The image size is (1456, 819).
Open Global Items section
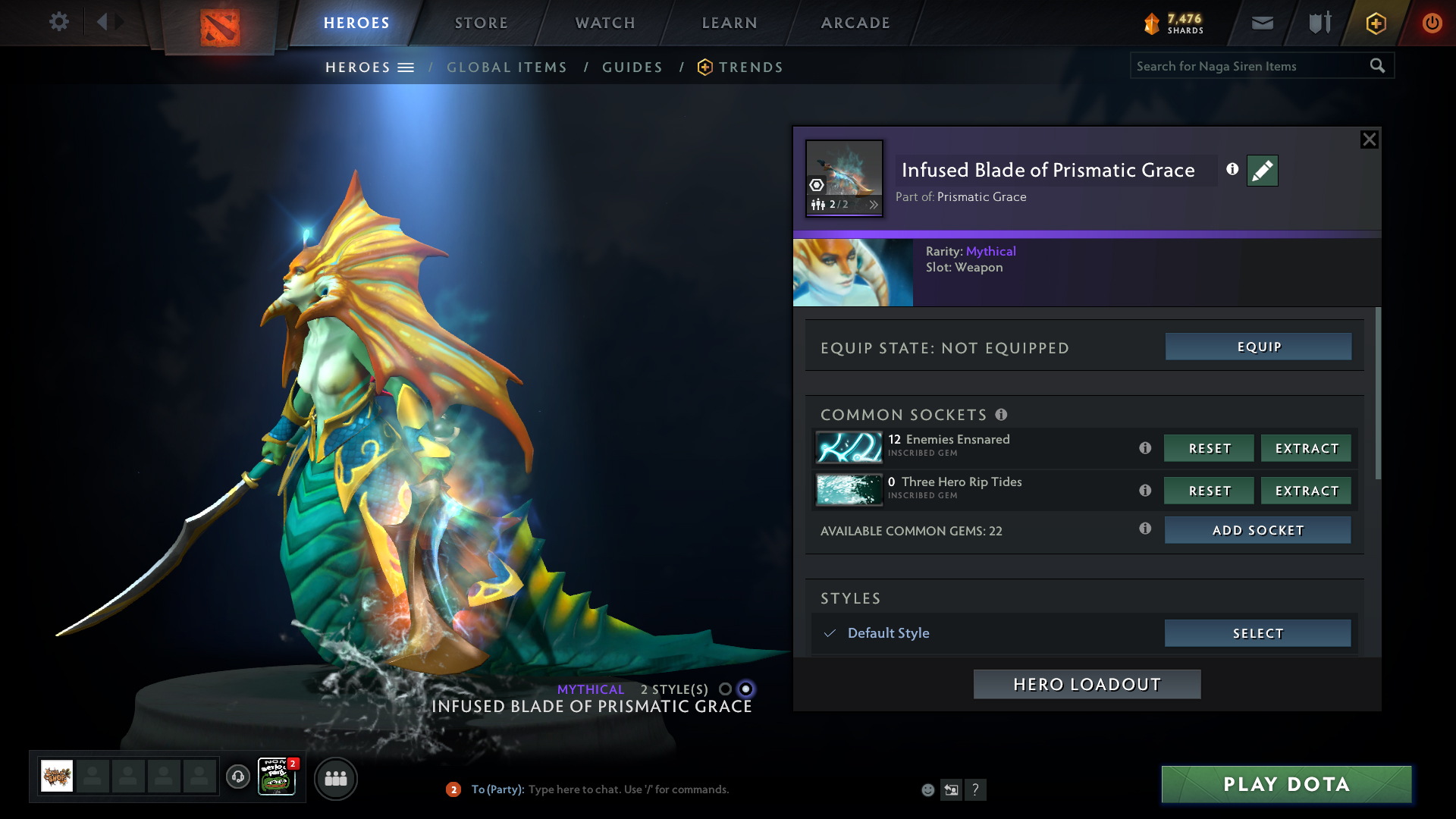507,67
